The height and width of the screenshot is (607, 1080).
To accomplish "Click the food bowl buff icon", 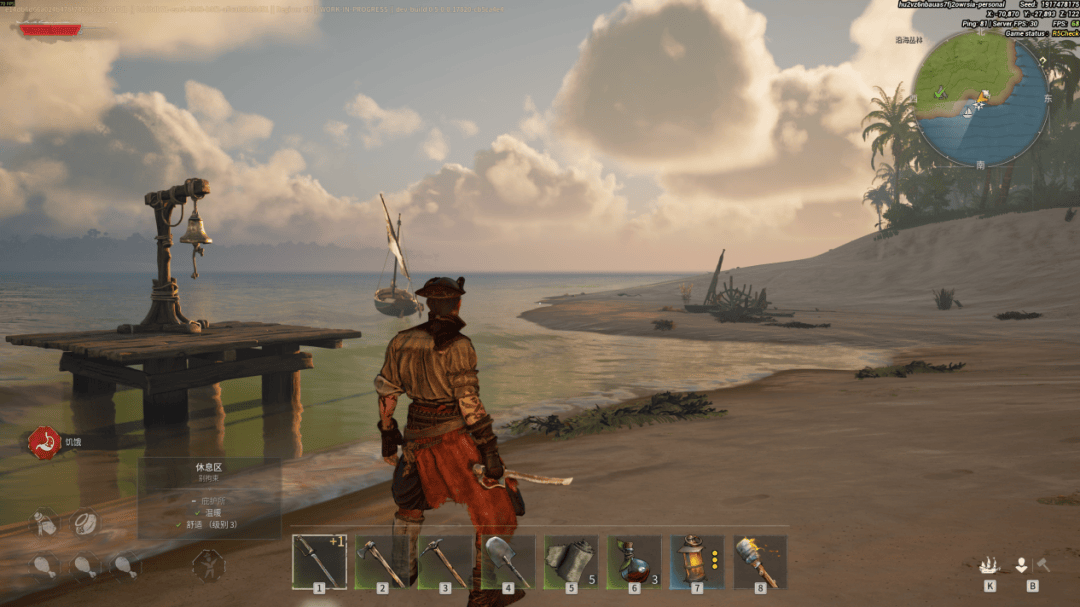I will [x=85, y=521].
